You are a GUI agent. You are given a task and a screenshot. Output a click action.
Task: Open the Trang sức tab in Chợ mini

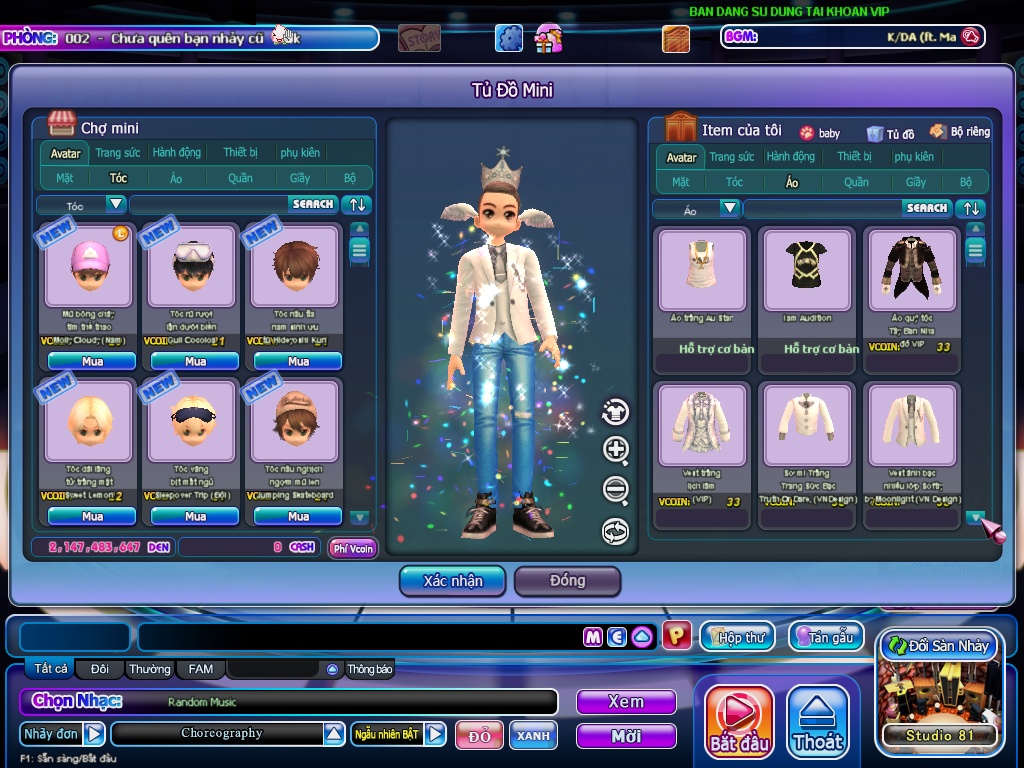point(118,153)
